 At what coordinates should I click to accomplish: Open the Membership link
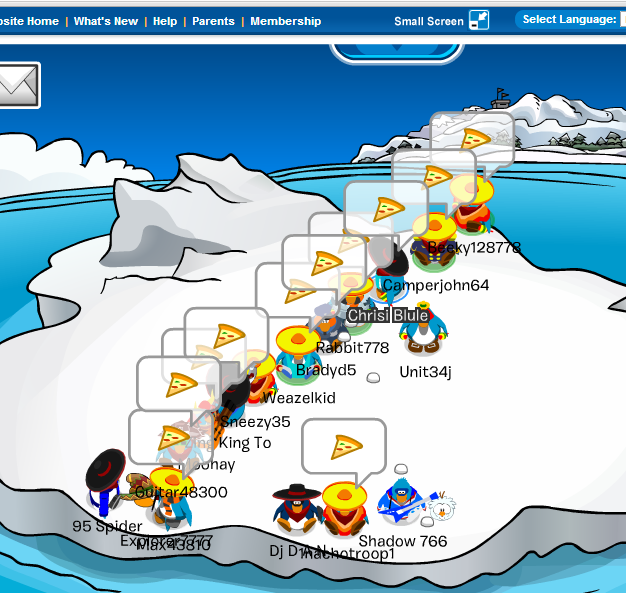point(286,21)
